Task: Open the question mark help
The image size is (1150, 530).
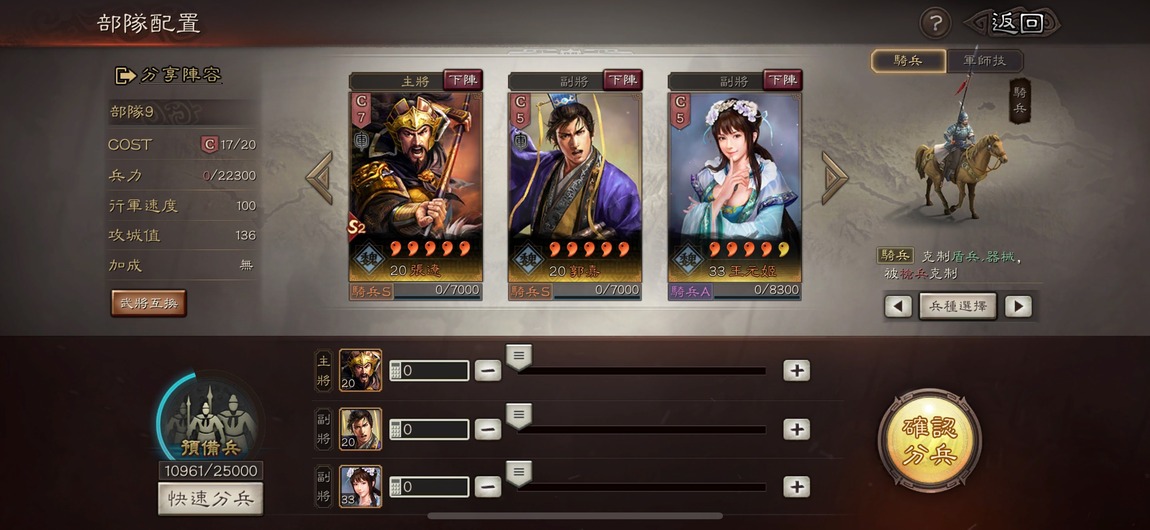Action: coord(935,23)
